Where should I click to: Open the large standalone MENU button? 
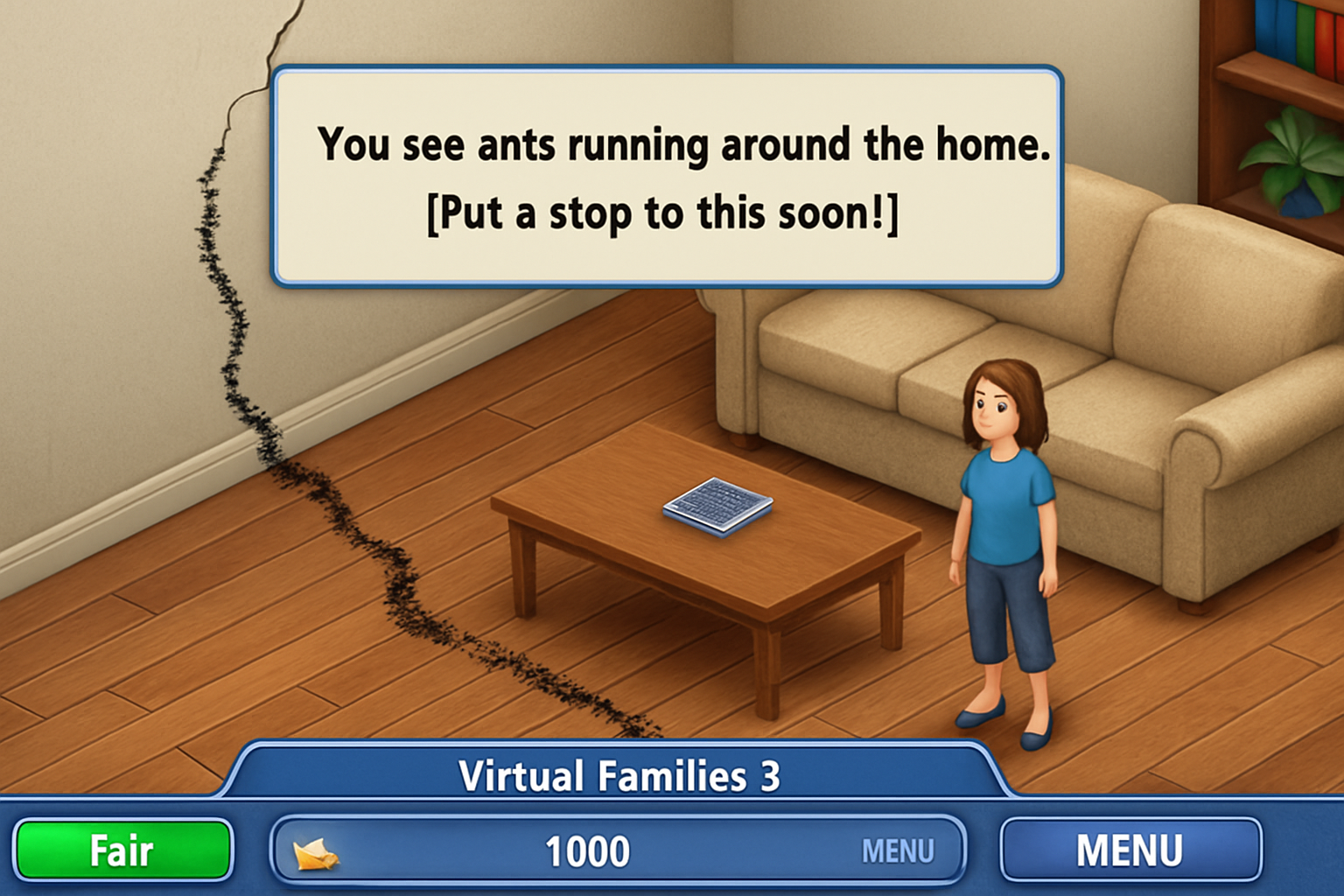point(1130,850)
